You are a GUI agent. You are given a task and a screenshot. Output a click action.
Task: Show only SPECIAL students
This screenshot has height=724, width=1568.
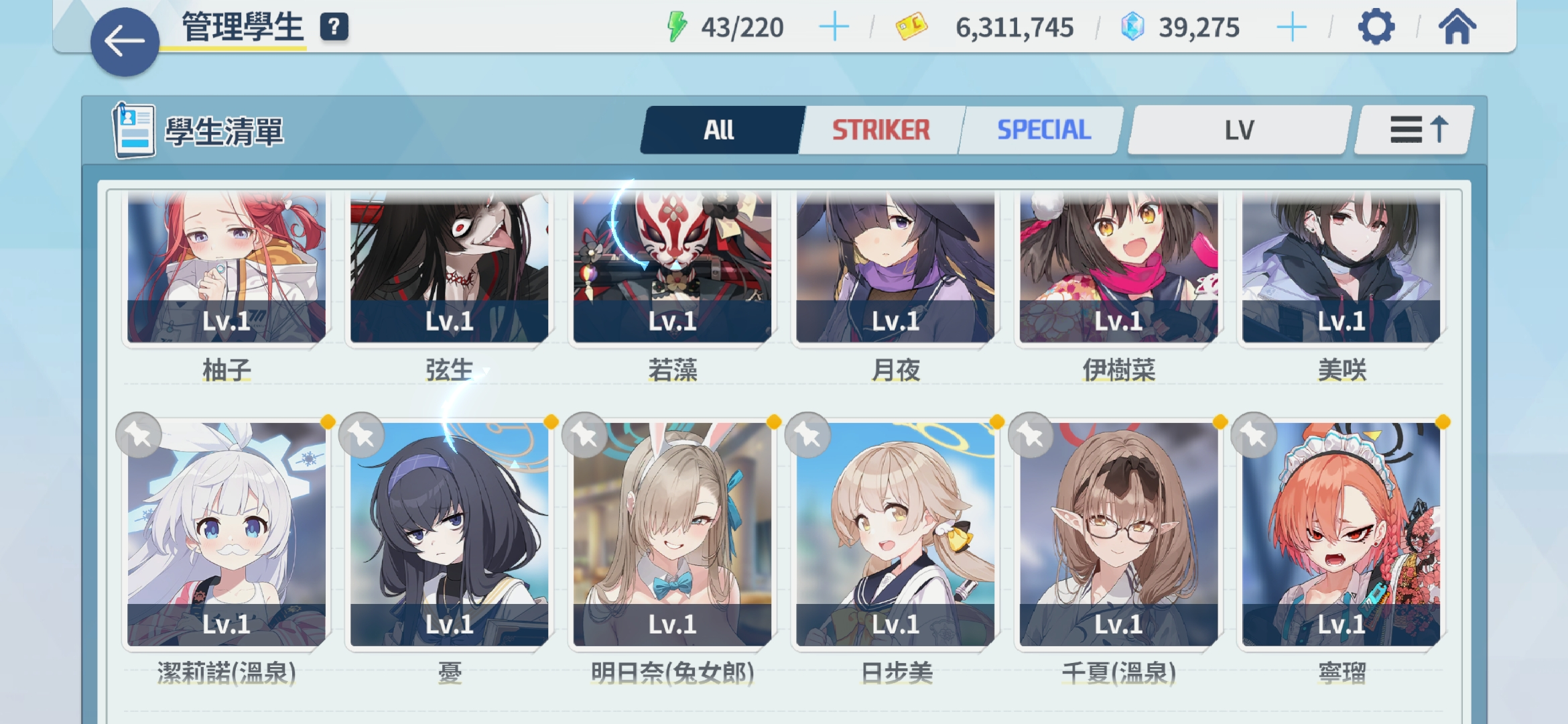click(1043, 130)
